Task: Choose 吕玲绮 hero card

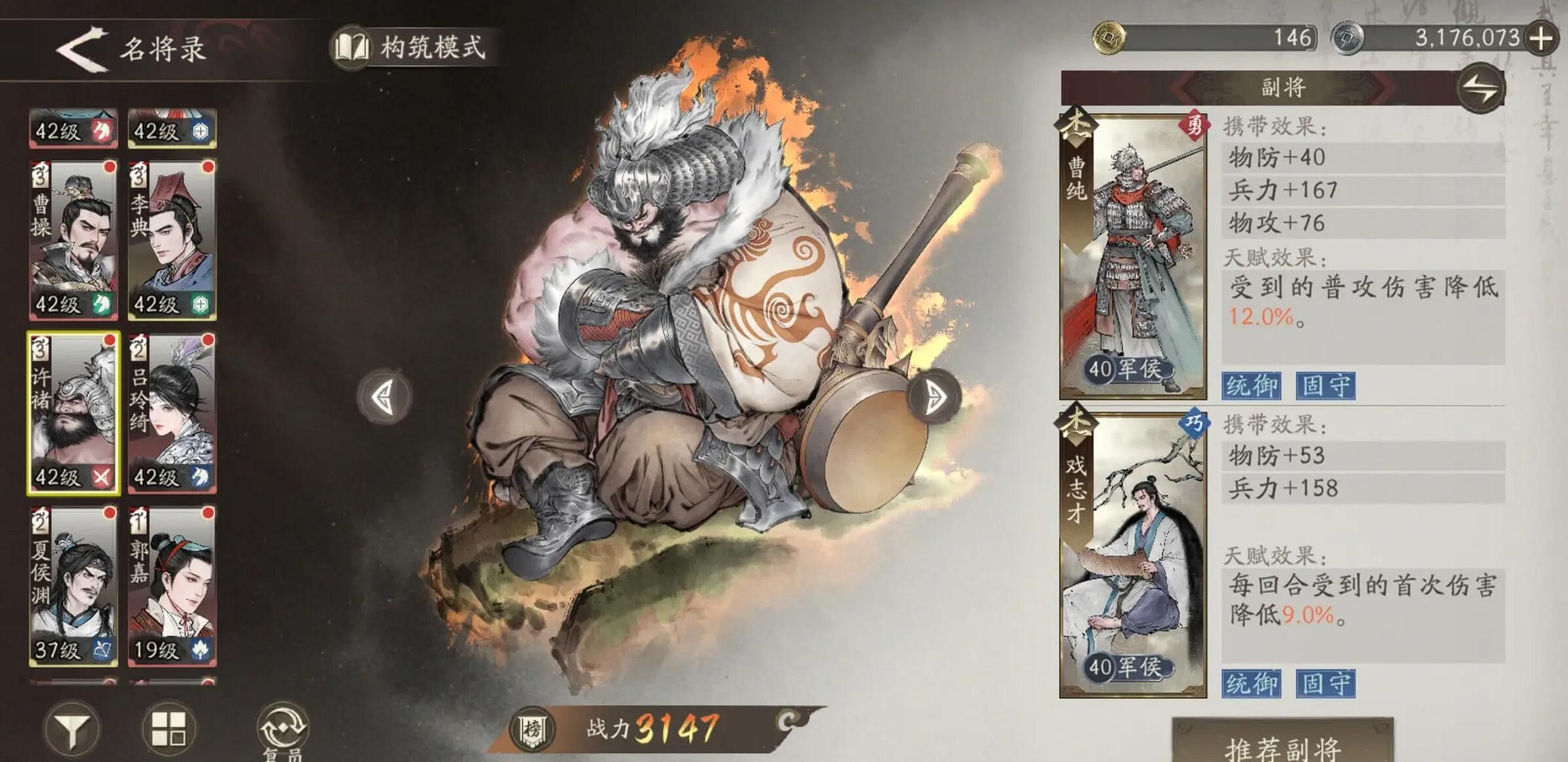Action: coord(172,413)
